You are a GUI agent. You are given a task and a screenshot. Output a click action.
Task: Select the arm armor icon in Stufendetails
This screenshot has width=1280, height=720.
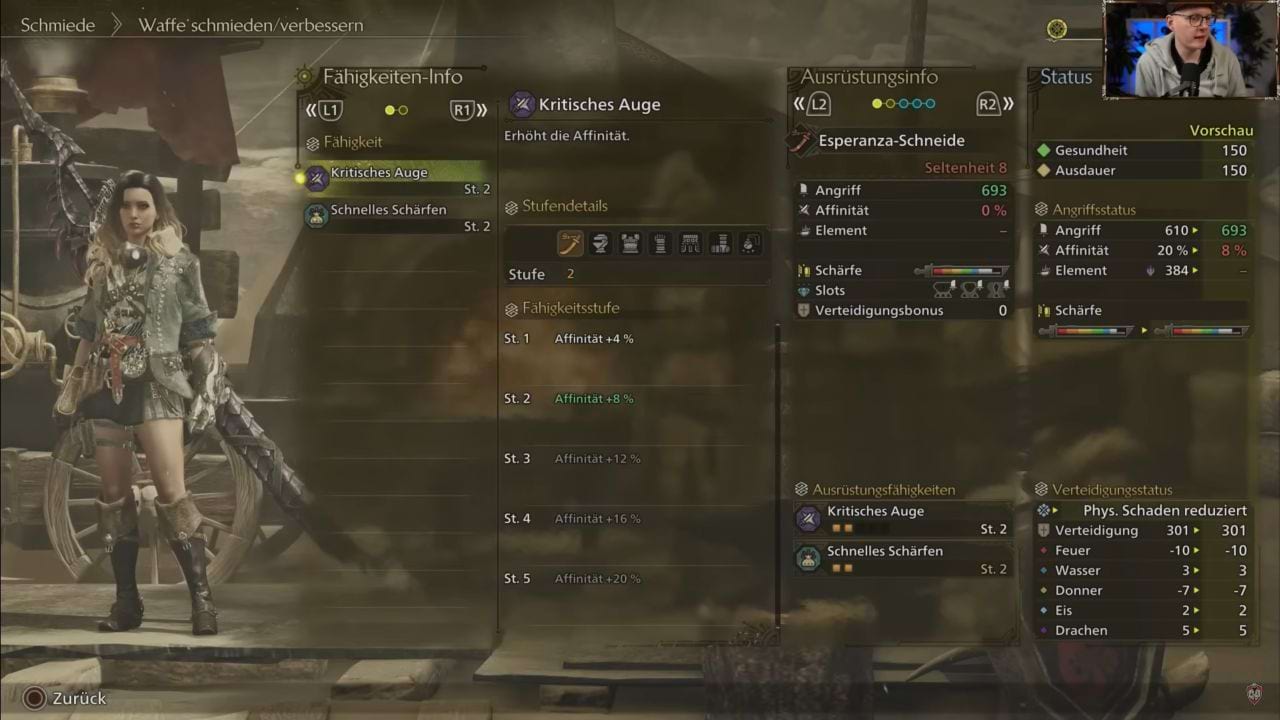[661, 243]
